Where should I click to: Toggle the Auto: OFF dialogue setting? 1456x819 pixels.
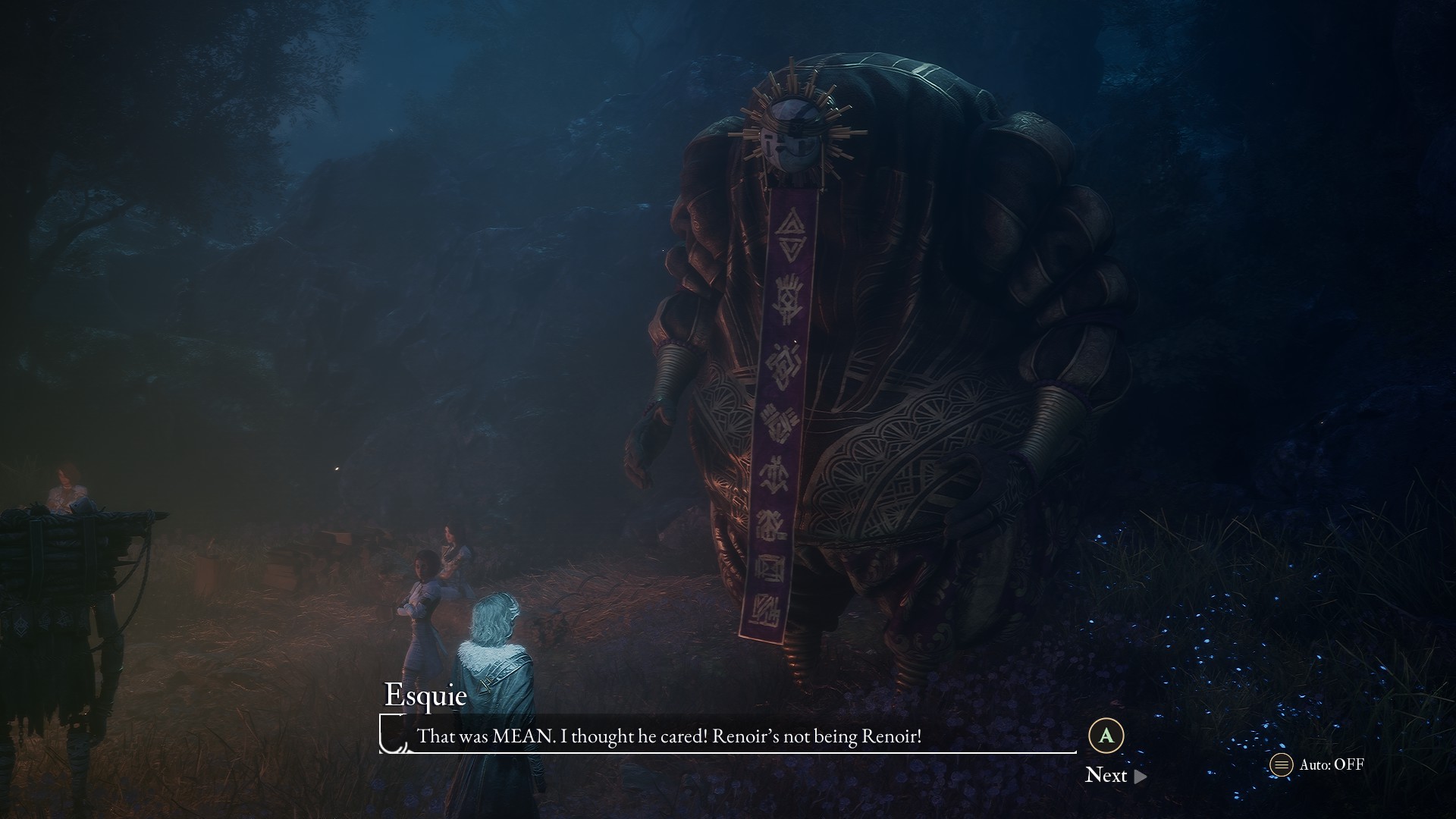[x=1317, y=764]
